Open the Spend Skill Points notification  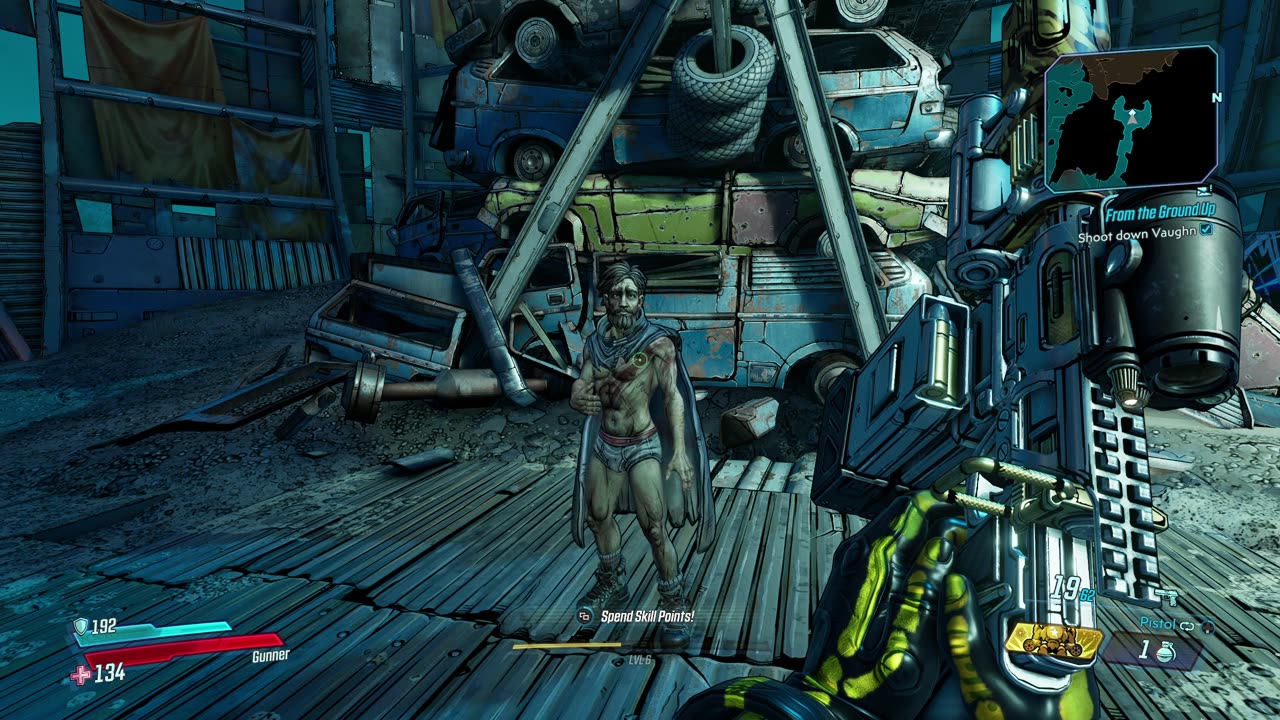(646, 617)
